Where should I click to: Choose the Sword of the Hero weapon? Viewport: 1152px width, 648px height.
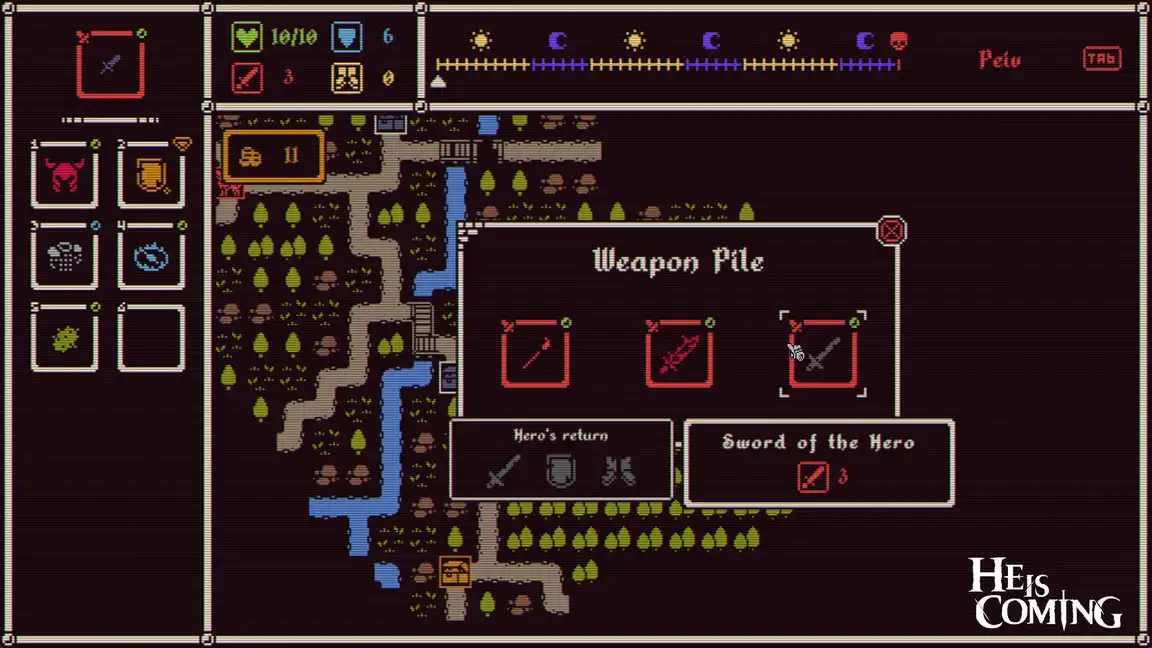(823, 354)
